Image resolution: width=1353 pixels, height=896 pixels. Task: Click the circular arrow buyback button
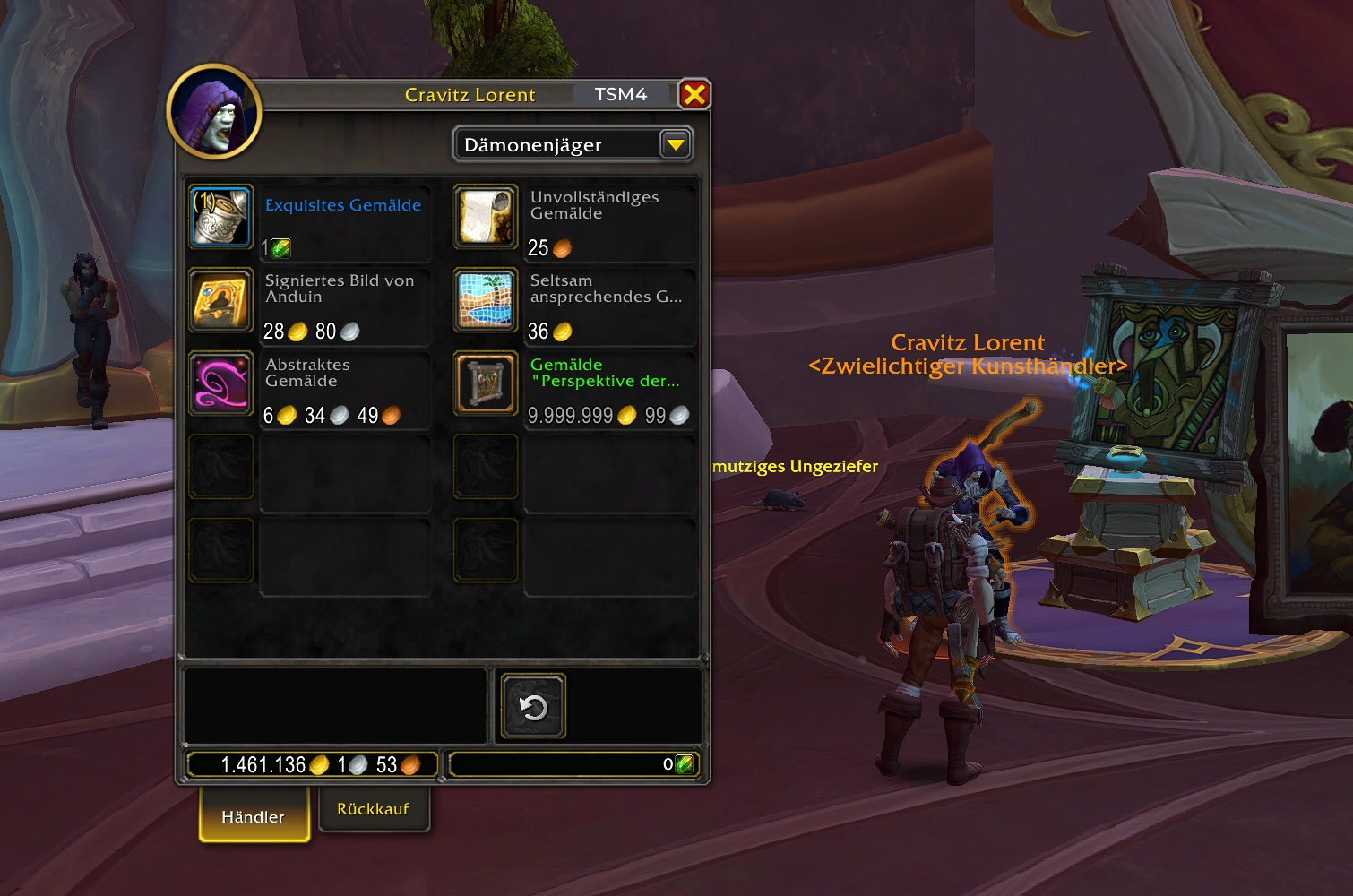point(533,707)
